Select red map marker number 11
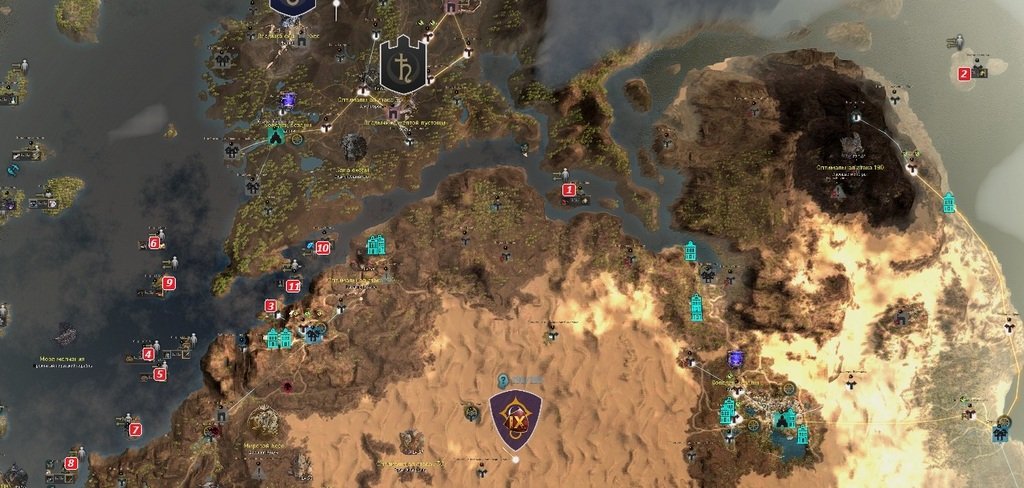 pos(293,286)
